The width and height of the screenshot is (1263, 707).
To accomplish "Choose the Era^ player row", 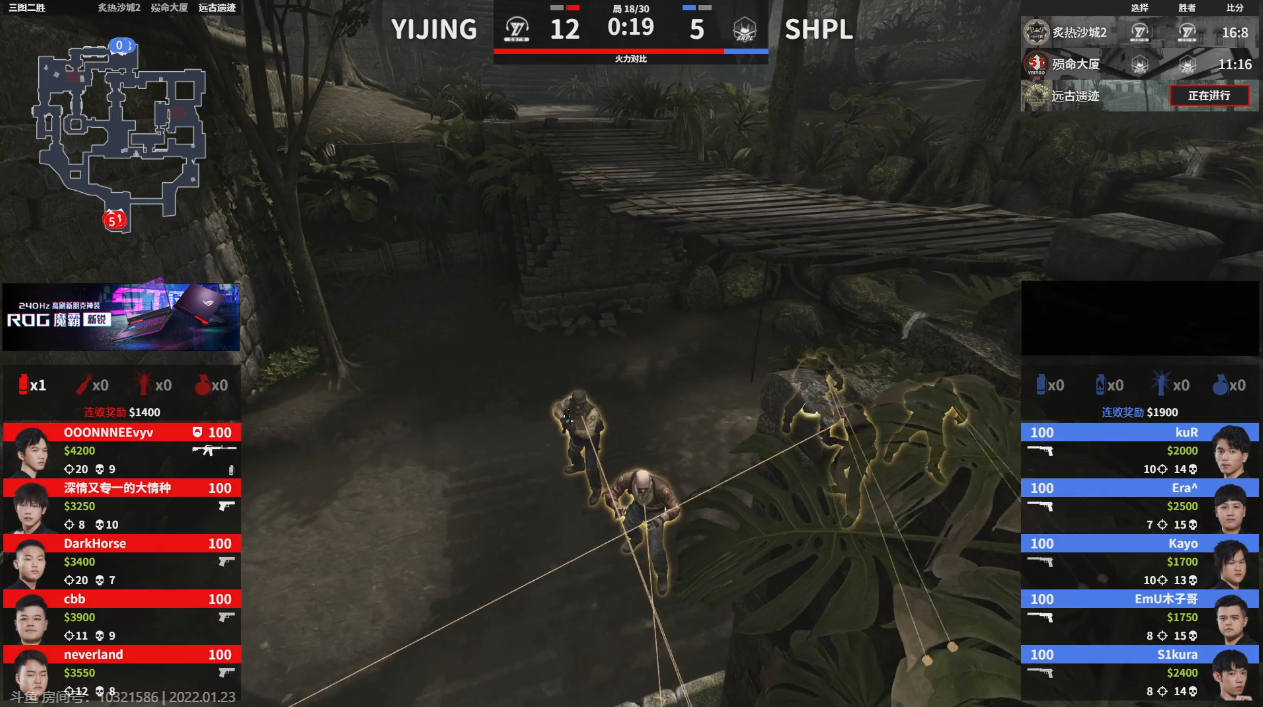I will [1139, 505].
